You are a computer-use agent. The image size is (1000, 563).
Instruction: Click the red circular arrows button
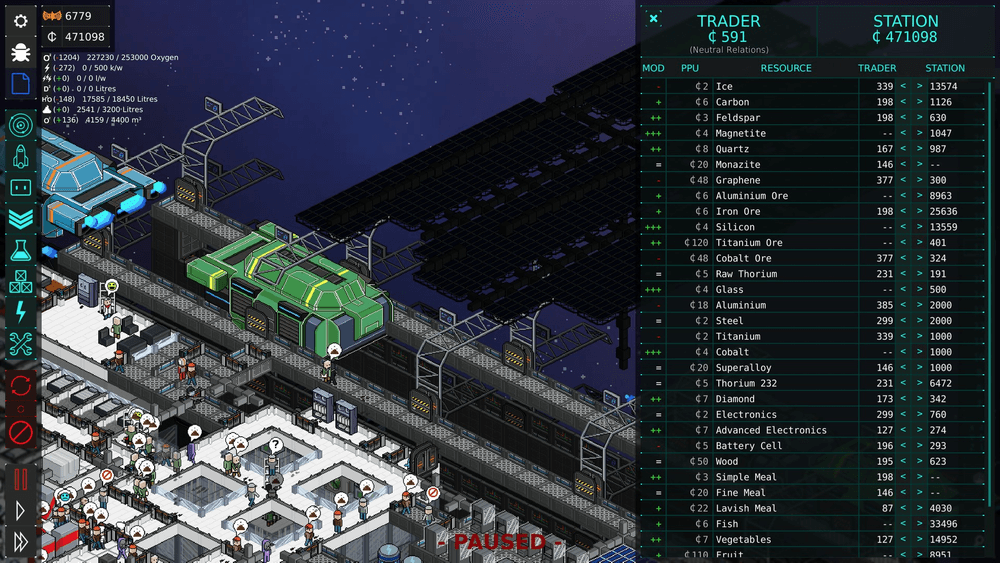(x=20, y=385)
